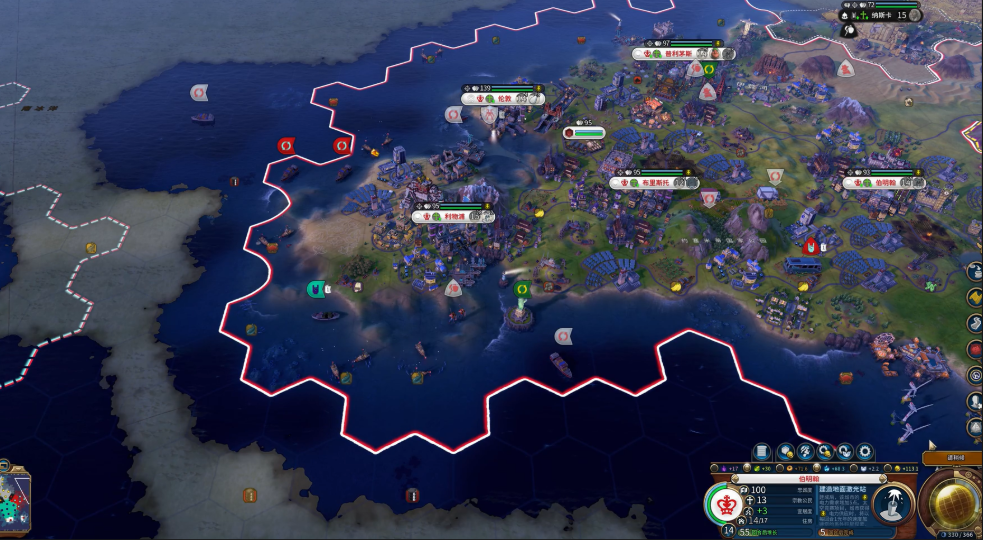The image size is (983, 540).
Task: Click the purchase with gold production button
Action: 825,452
